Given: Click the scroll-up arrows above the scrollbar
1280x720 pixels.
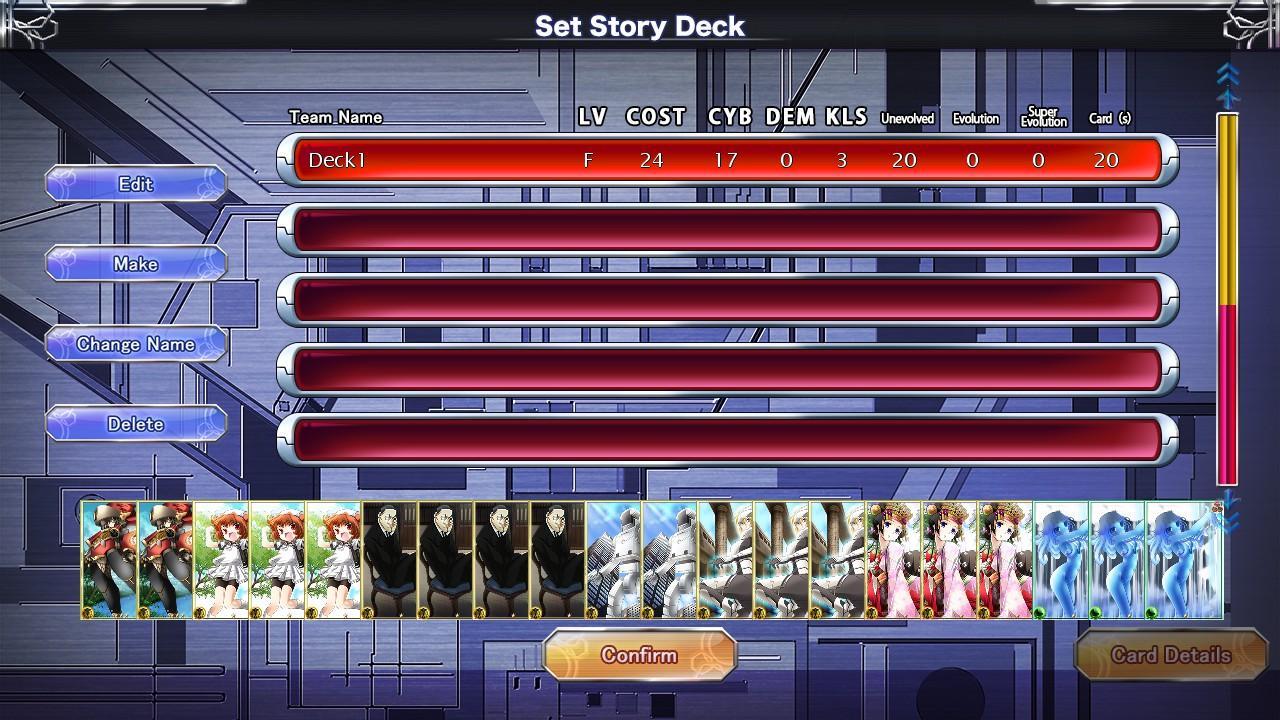Looking at the screenshot, I should (1227, 84).
